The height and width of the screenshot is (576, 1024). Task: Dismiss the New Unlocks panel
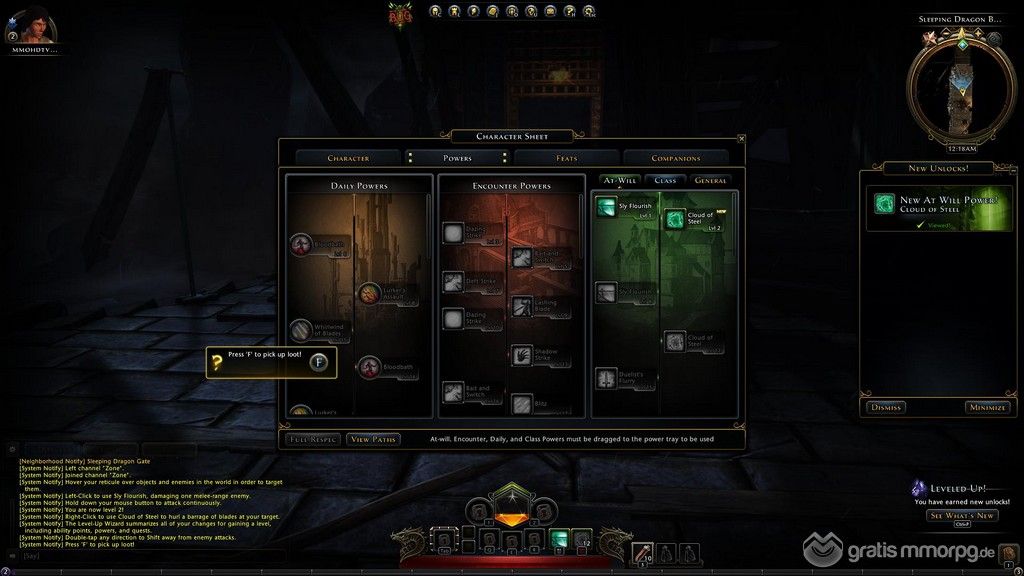[886, 407]
